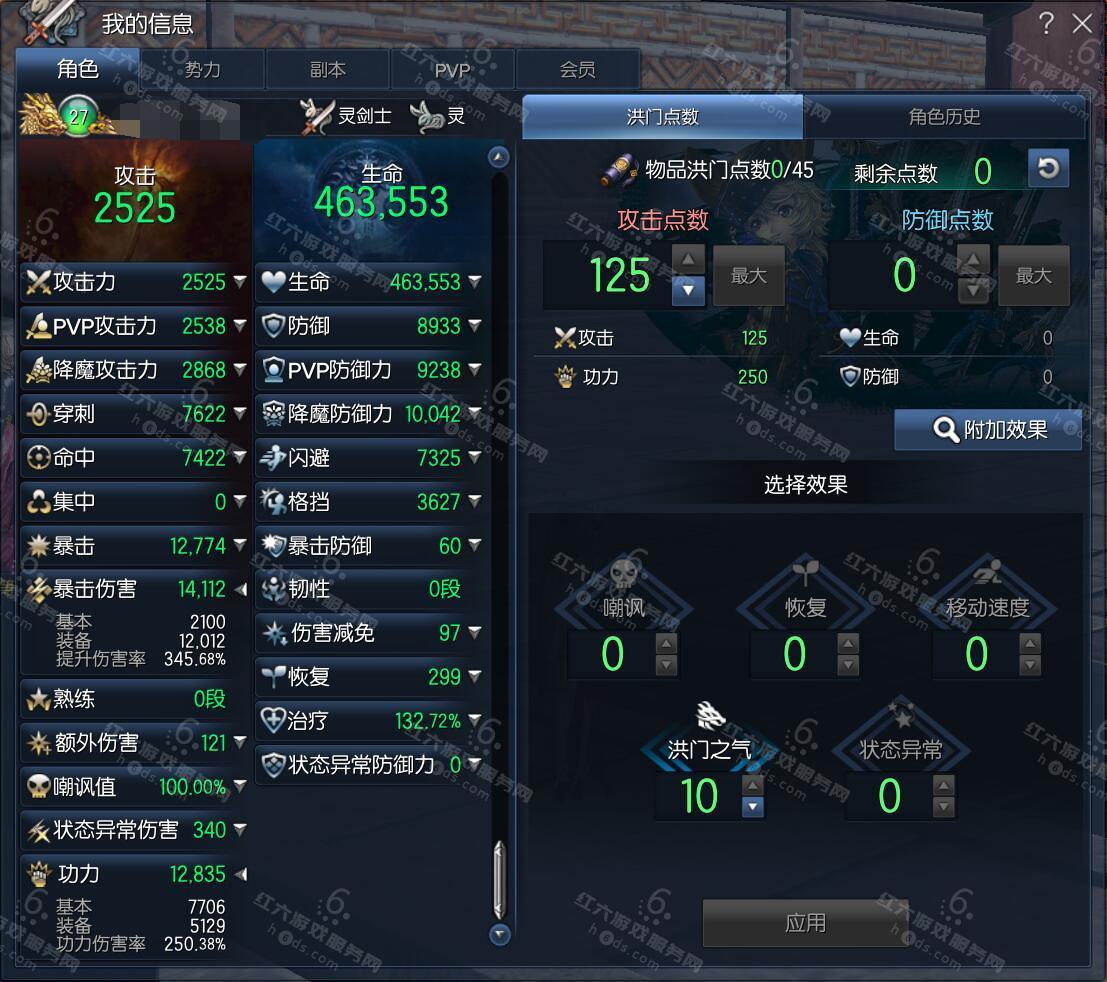This screenshot has width=1107, height=982.
Task: Select the 洪门点数 tab
Action: pos(662,117)
